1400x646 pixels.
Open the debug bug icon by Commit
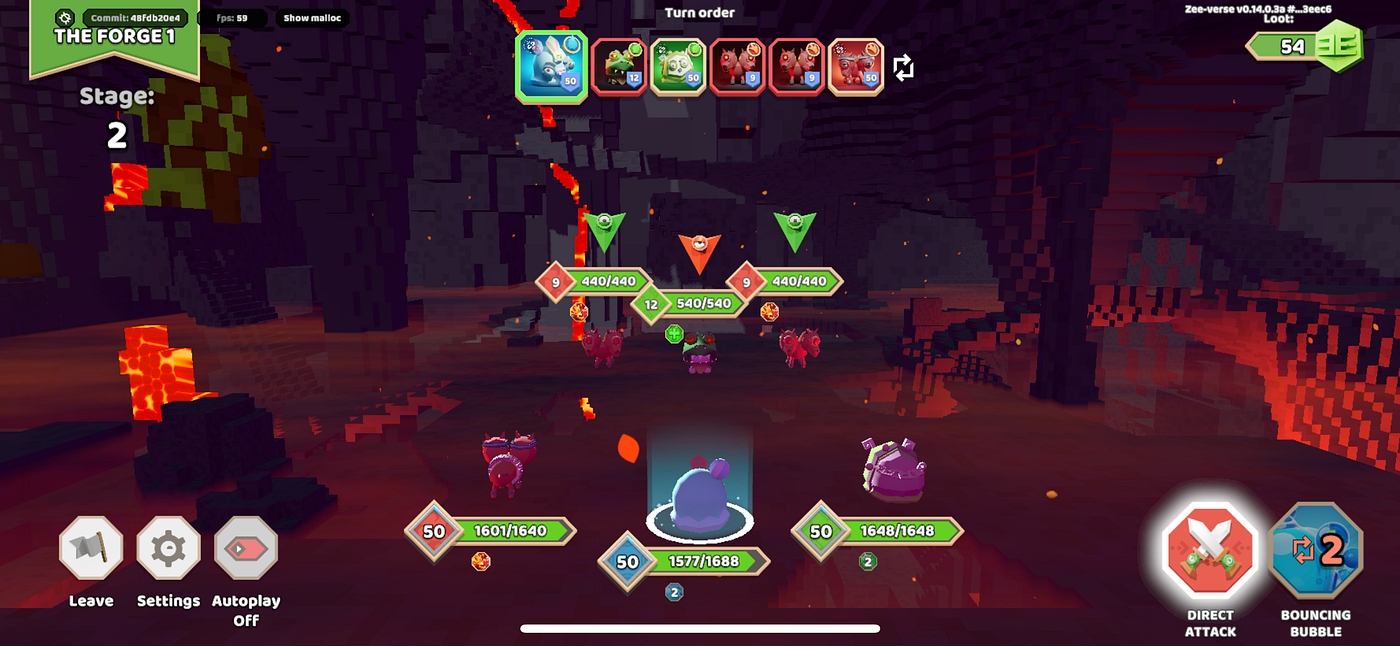tap(66, 18)
